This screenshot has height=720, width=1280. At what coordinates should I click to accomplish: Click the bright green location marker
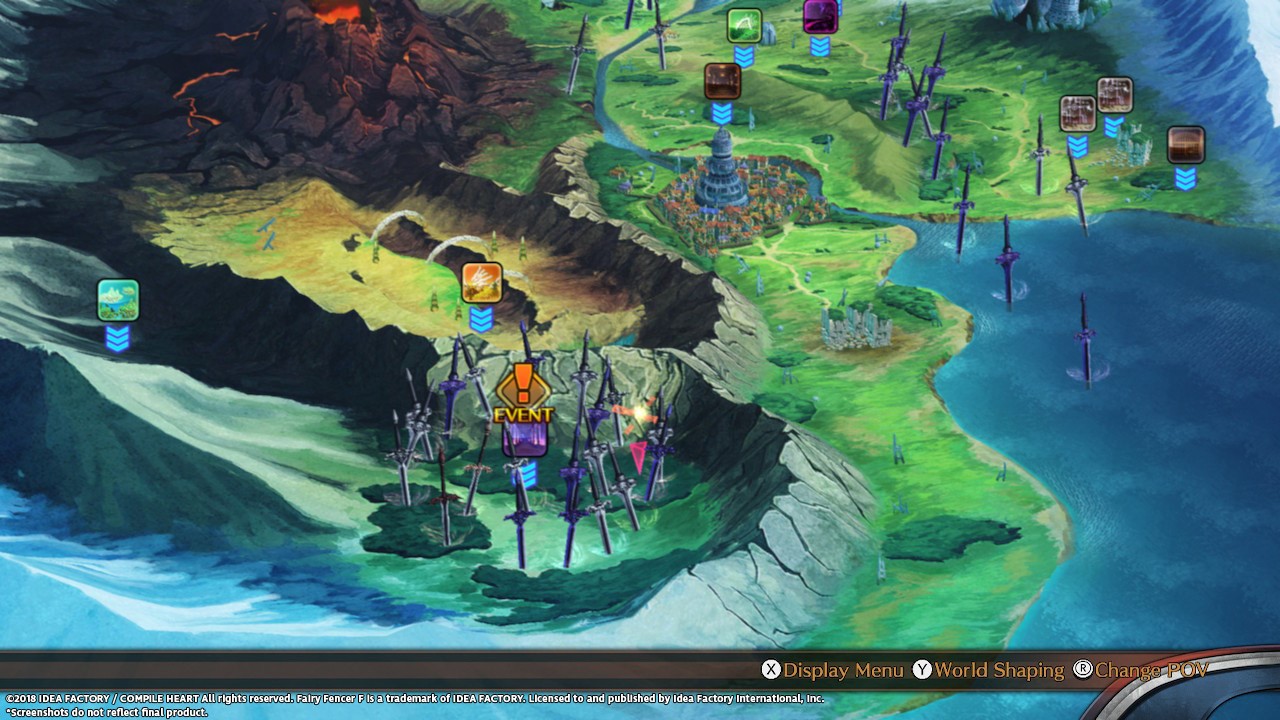coord(744,26)
